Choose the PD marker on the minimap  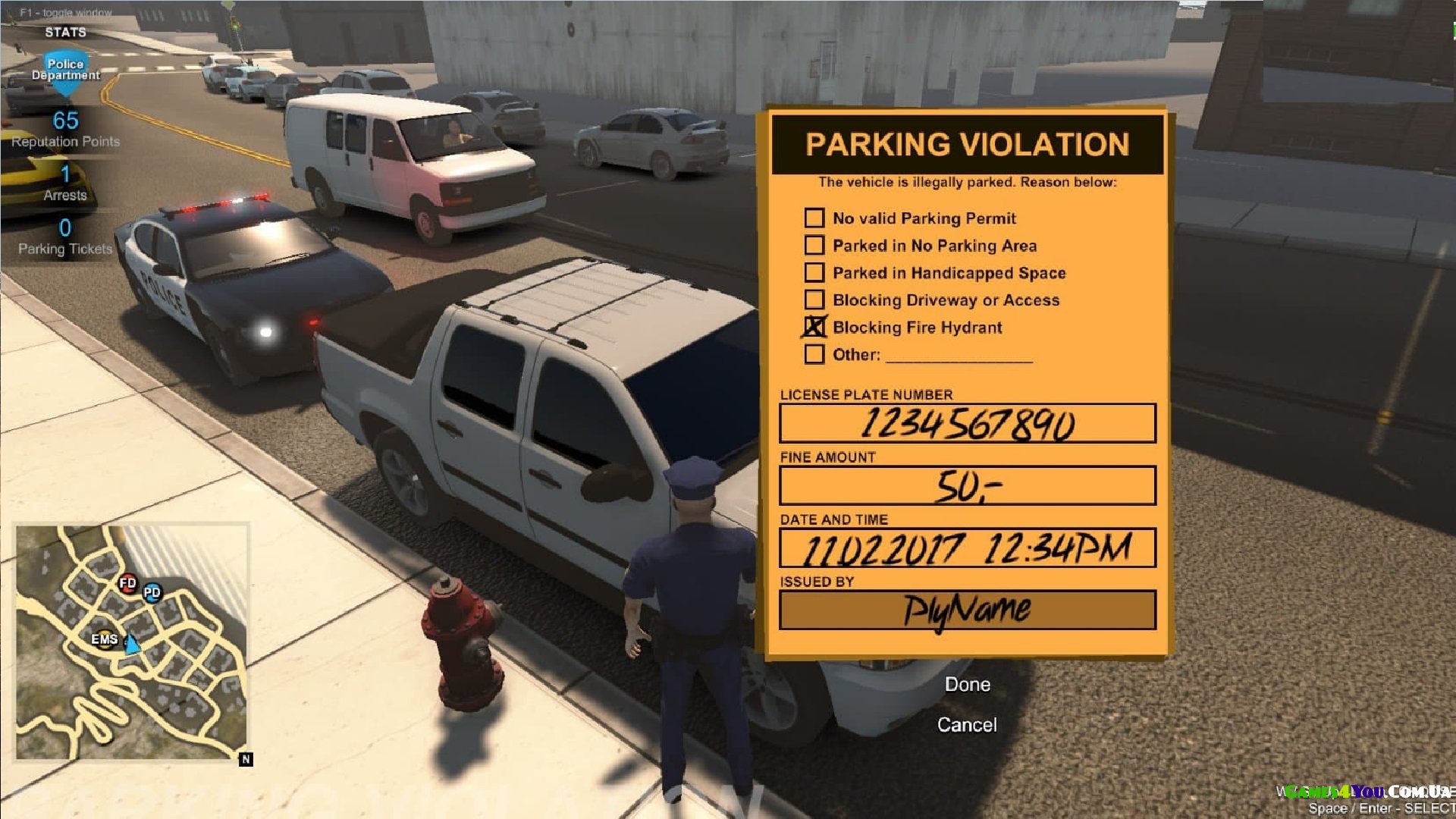click(152, 592)
